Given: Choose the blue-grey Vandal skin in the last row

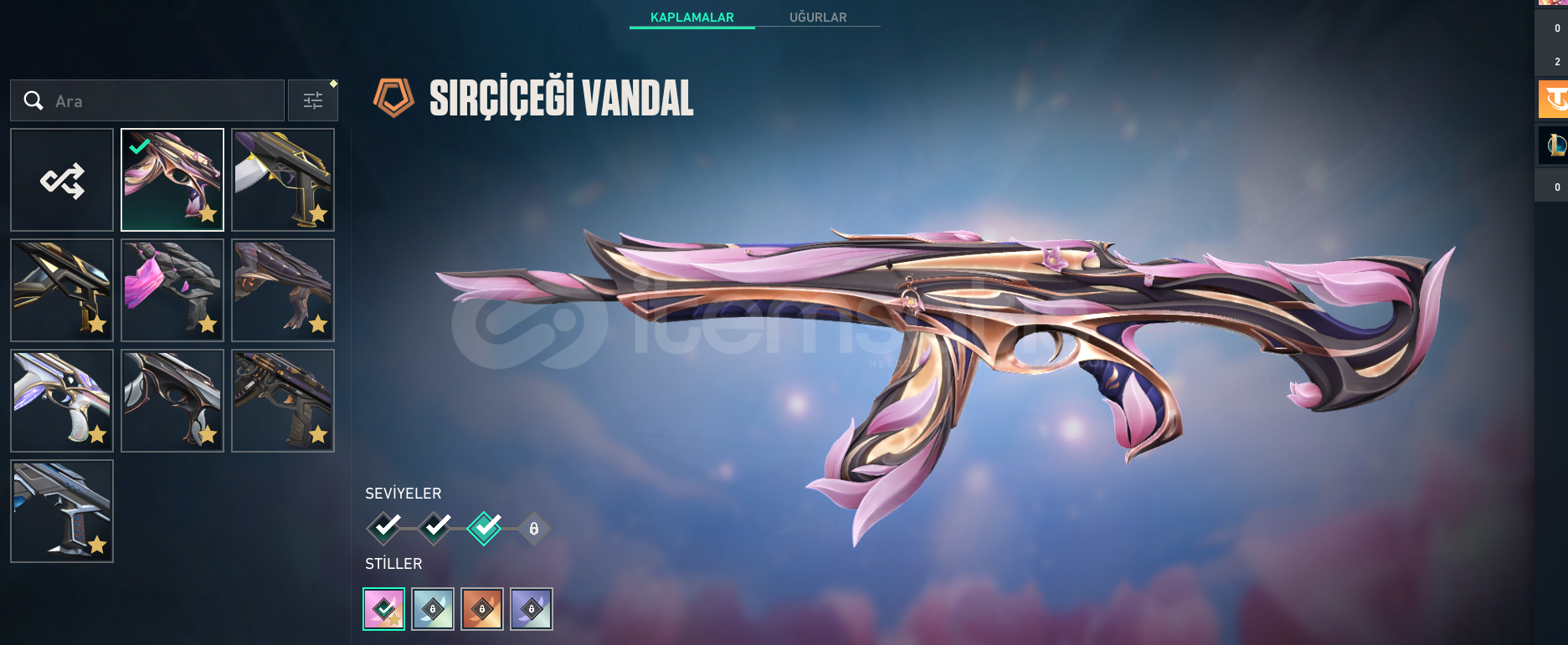Looking at the screenshot, I should [x=62, y=511].
